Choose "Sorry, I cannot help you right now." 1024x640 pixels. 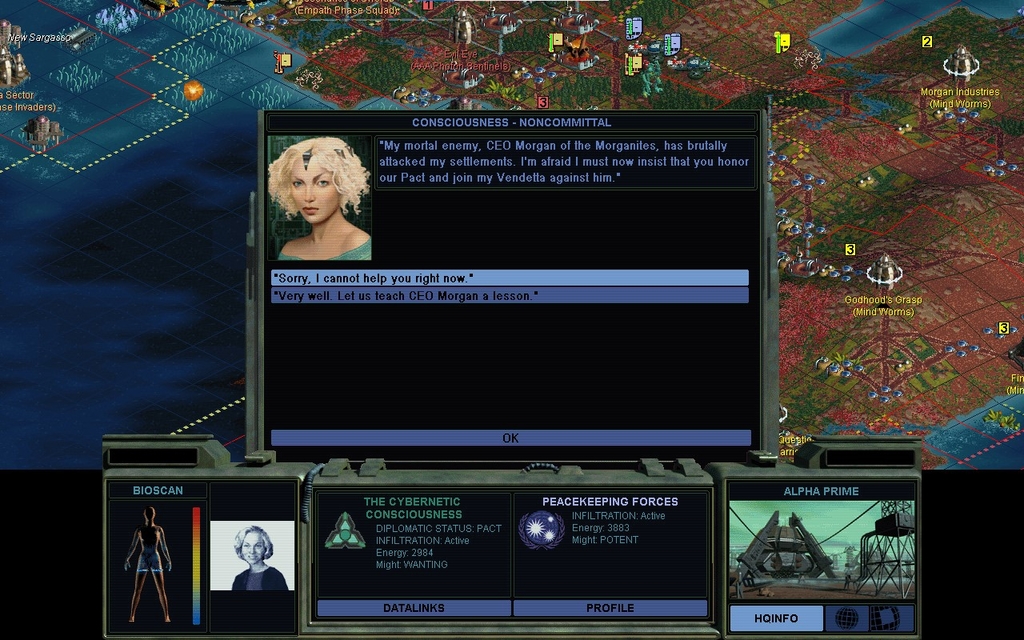click(509, 278)
